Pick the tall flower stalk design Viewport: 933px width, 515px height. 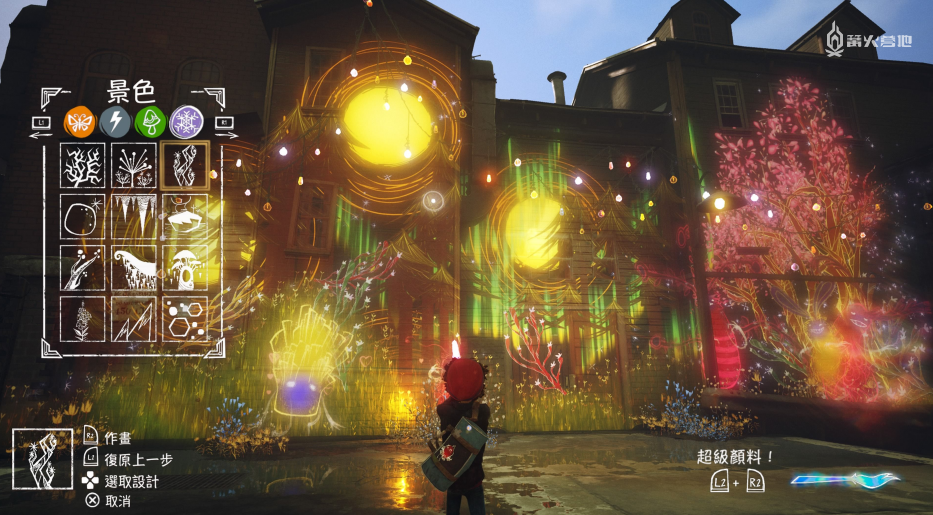click(82, 319)
